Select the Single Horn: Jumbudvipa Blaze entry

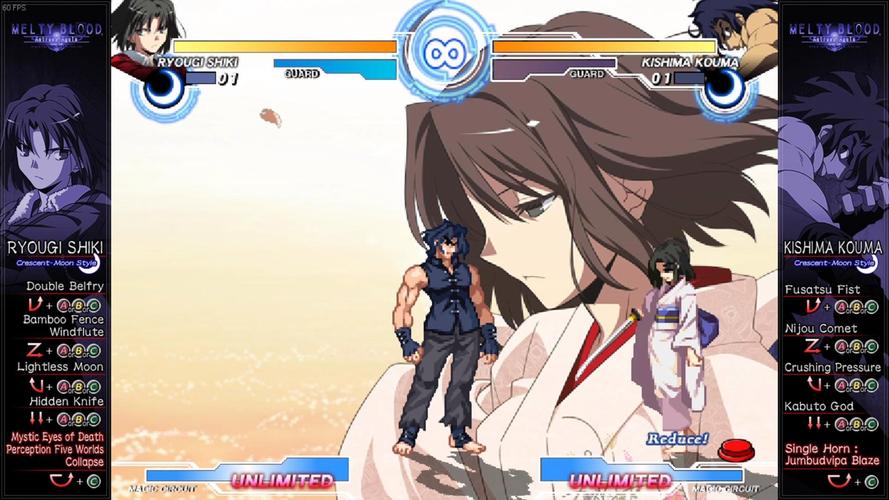pyautogui.click(x=833, y=454)
